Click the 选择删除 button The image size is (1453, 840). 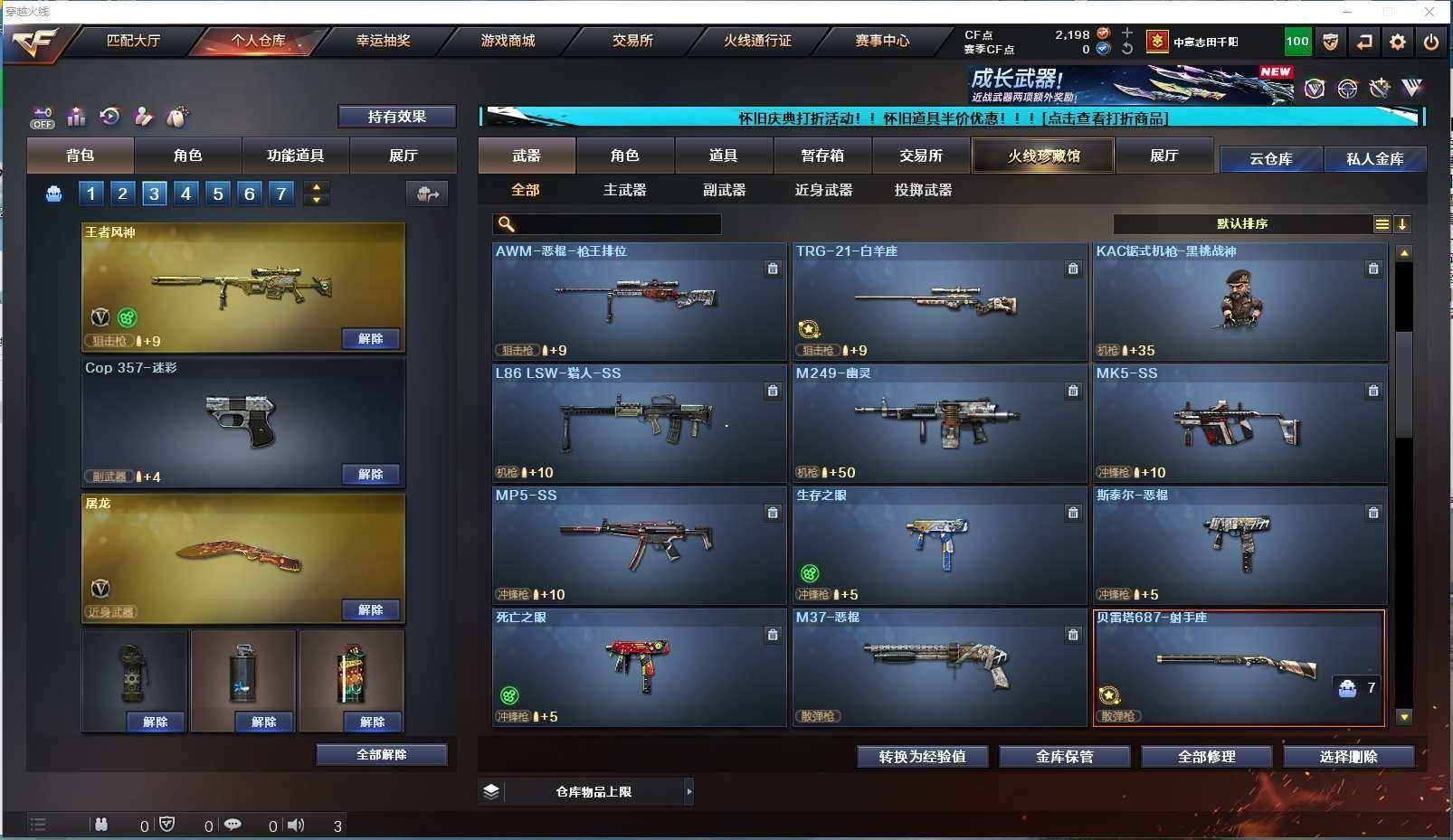point(1348,756)
